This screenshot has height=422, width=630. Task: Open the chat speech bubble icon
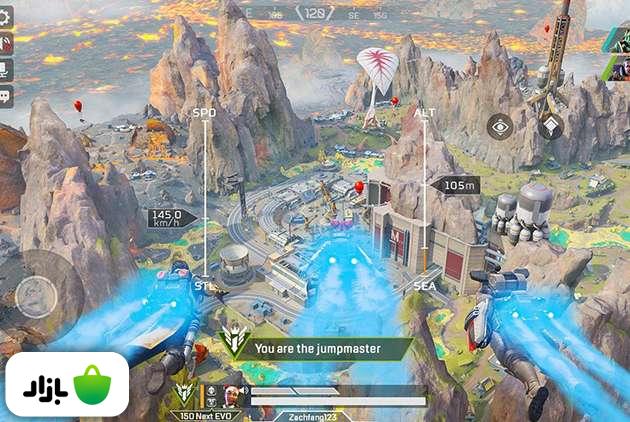(6, 97)
